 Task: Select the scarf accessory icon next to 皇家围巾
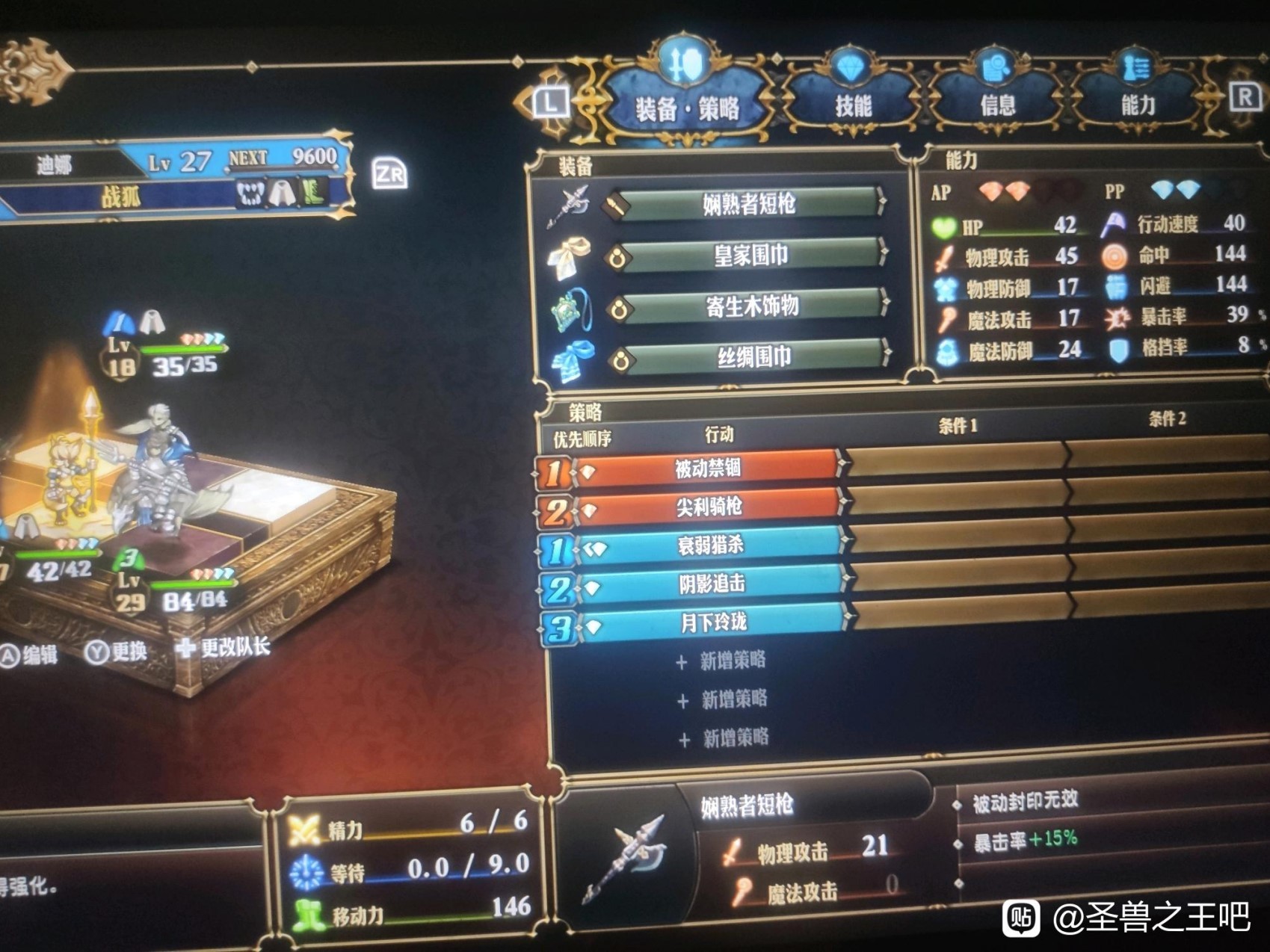[x=571, y=254]
